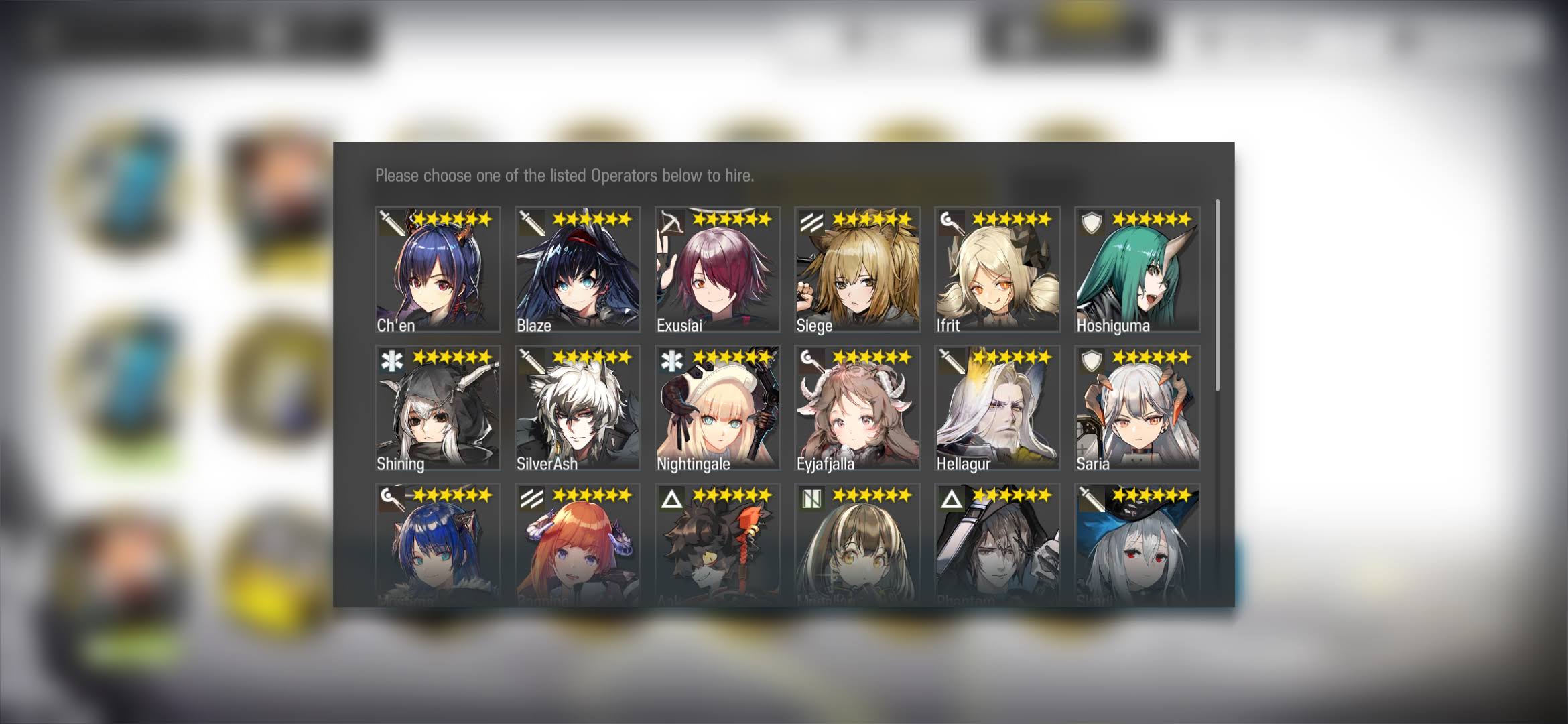
Task: Choose the Siege operator card
Action: pos(857,269)
